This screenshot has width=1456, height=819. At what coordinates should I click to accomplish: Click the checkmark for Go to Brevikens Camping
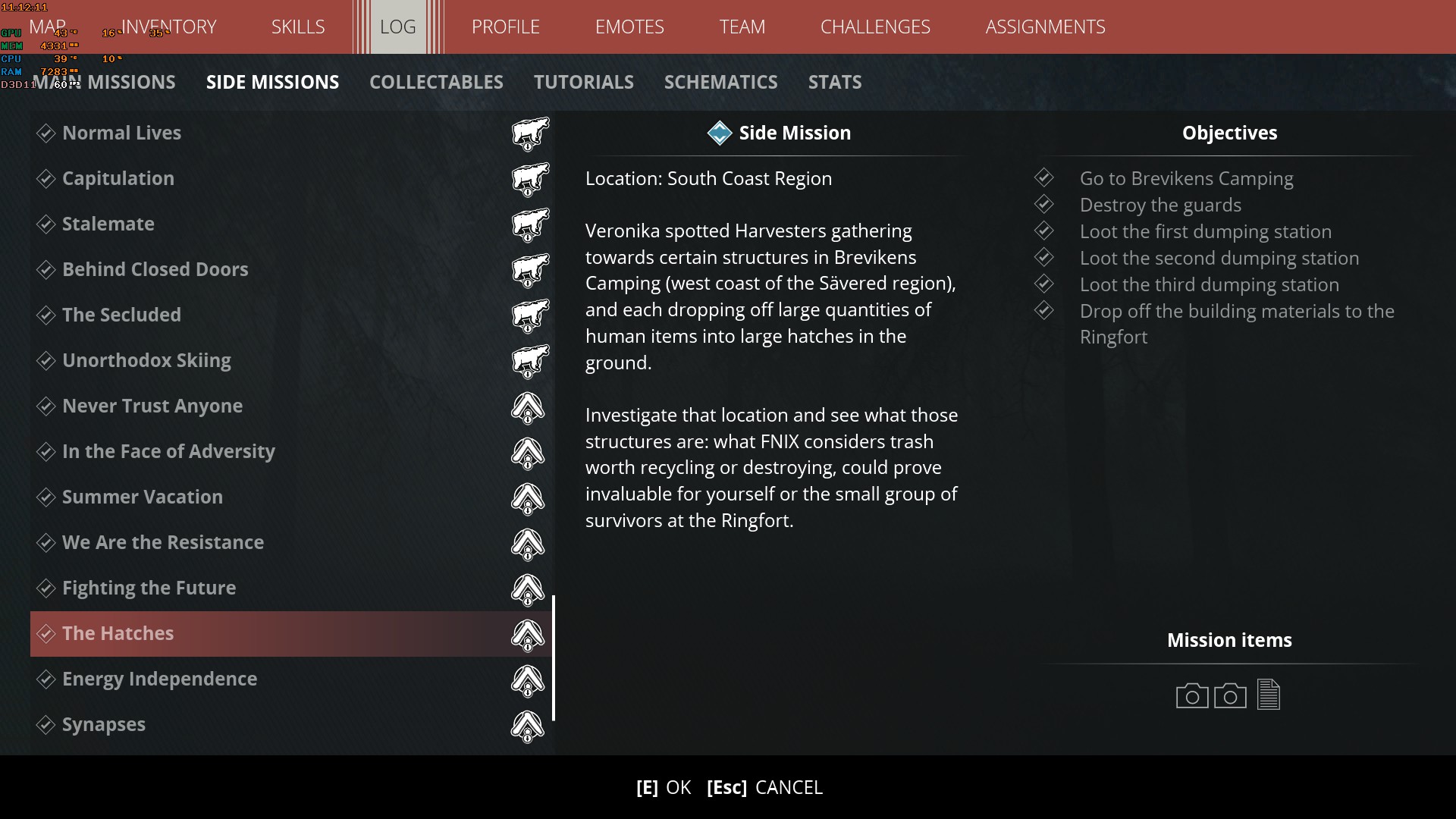point(1044,177)
